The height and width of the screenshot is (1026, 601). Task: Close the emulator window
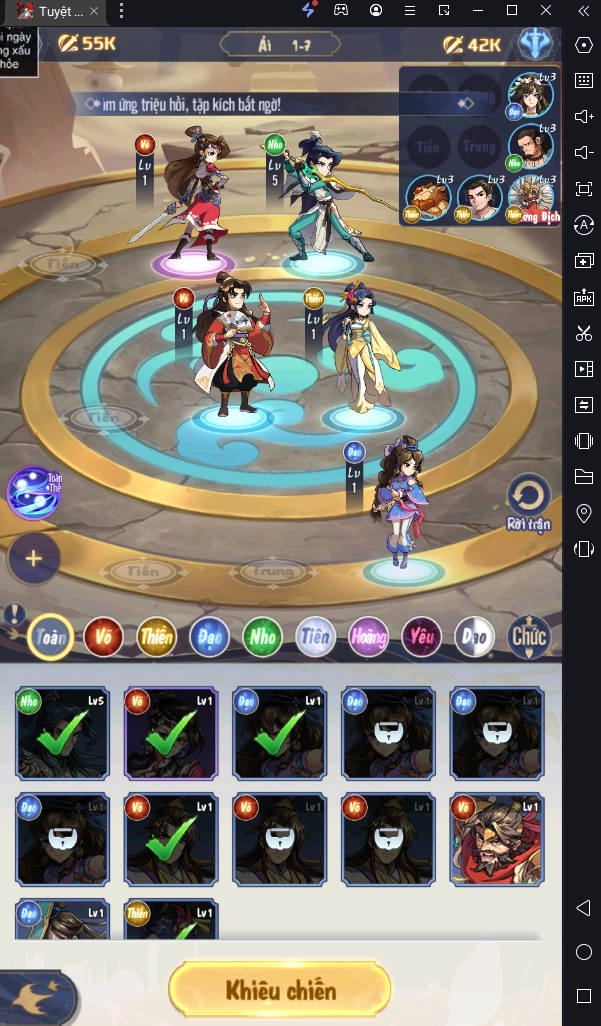pyautogui.click(x=546, y=10)
